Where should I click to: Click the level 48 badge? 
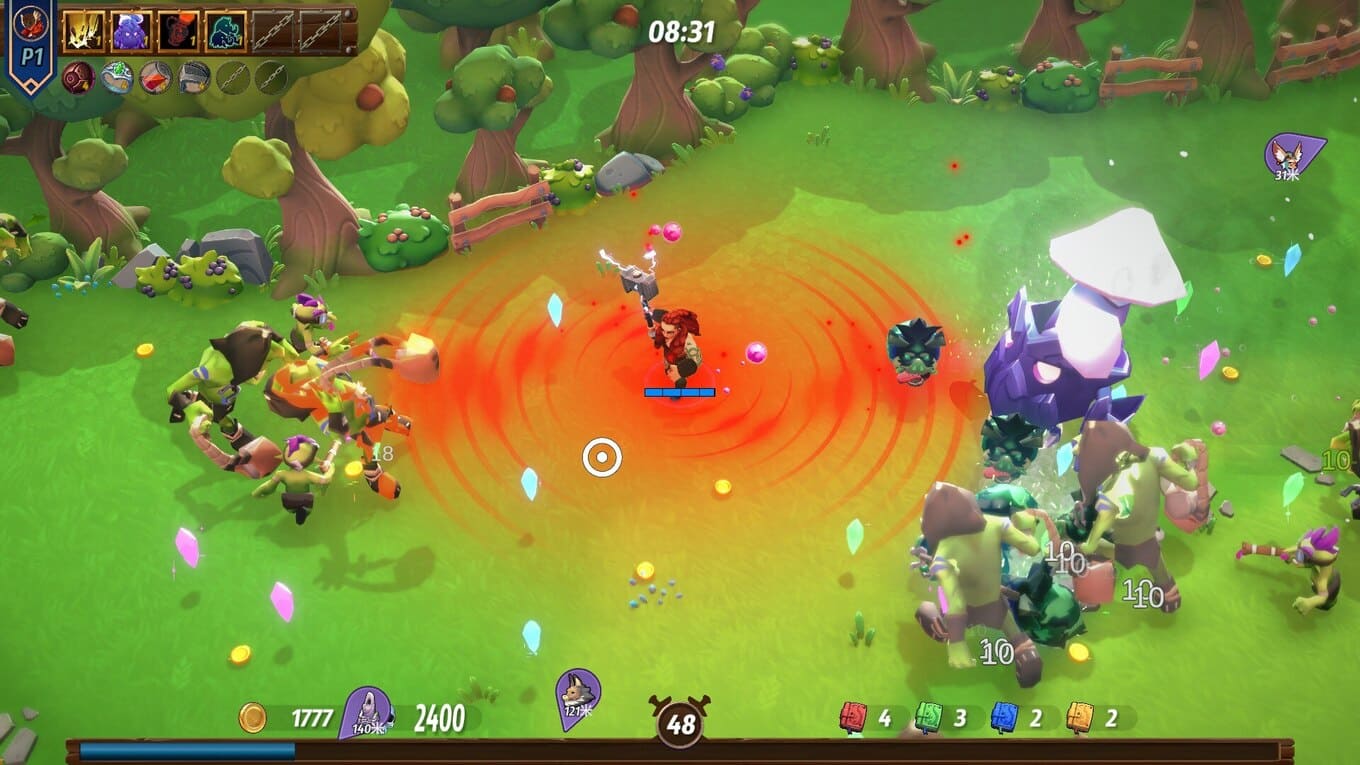[681, 723]
